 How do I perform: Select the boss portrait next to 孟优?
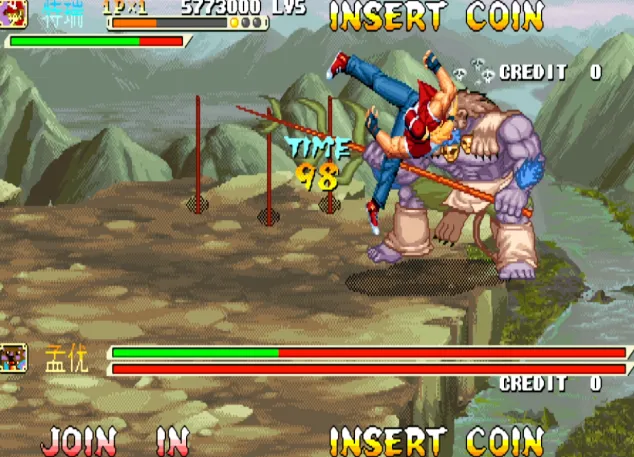click(14, 357)
